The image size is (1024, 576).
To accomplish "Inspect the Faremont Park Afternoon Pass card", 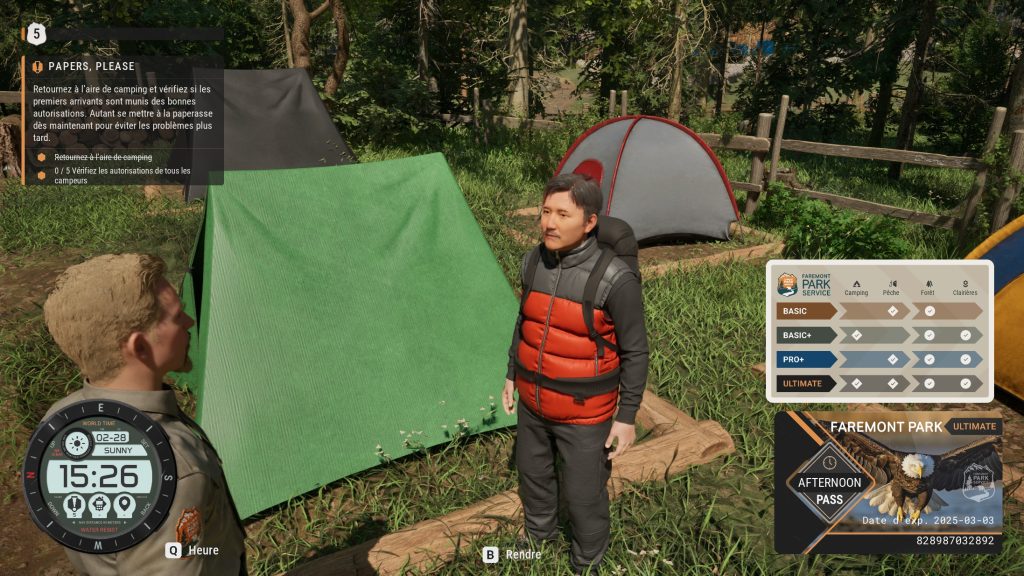I will 888,481.
